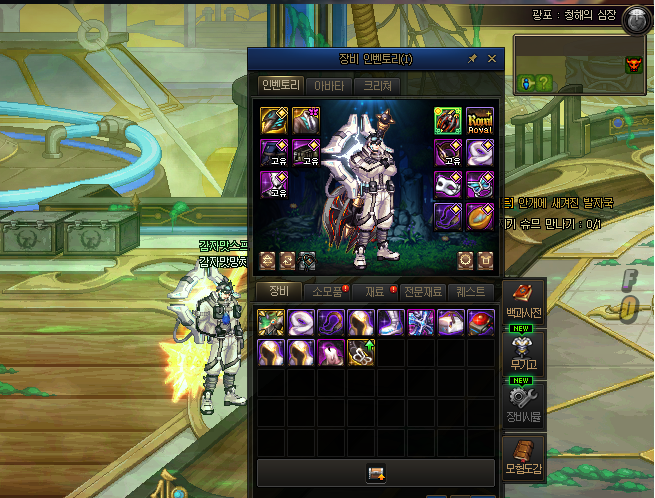Open the 백과사전 encyclopedia button
This screenshot has width=655, height=498.
click(x=524, y=301)
